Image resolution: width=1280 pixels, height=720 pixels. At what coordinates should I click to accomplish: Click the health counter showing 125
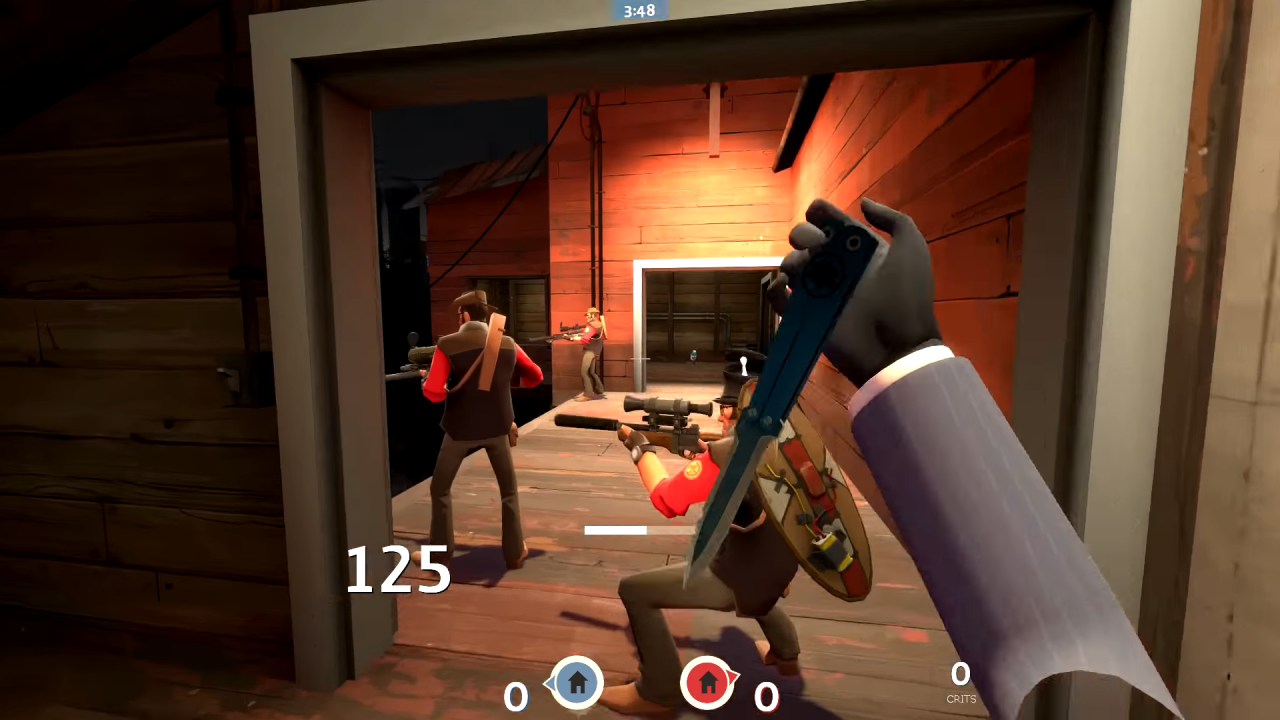coord(399,570)
